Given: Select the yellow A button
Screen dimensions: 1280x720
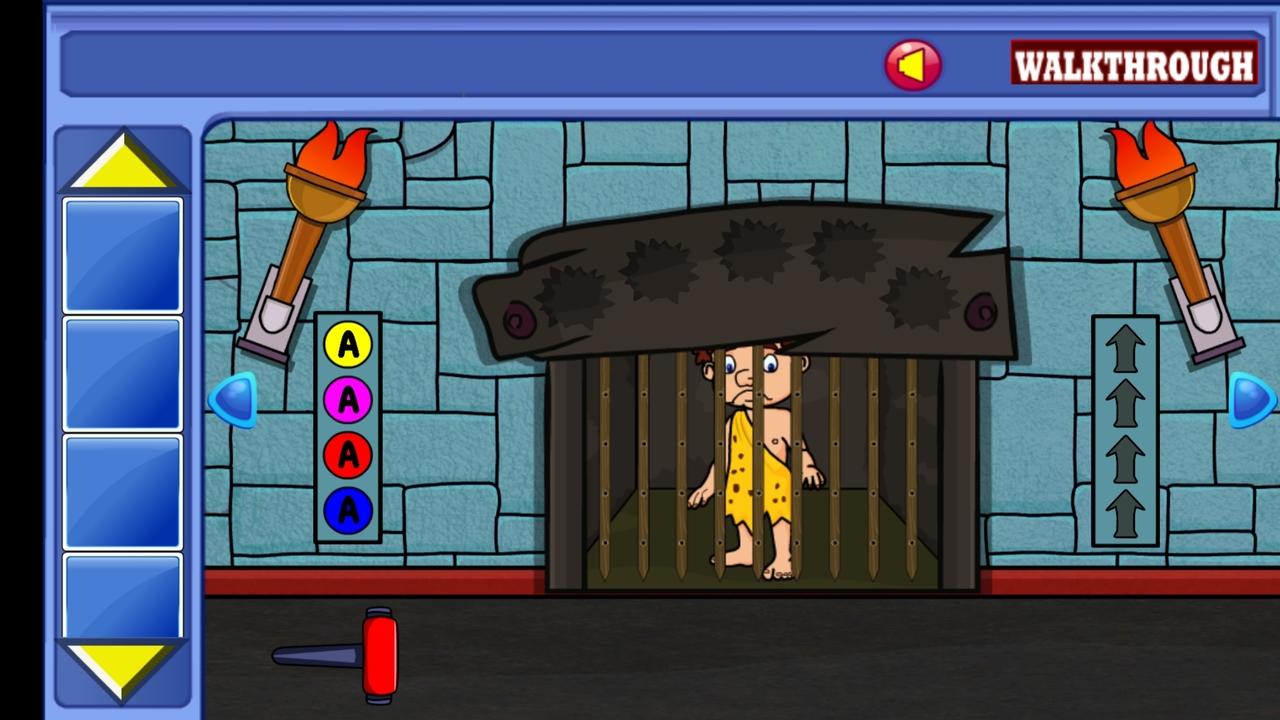Looking at the screenshot, I should coord(347,345).
